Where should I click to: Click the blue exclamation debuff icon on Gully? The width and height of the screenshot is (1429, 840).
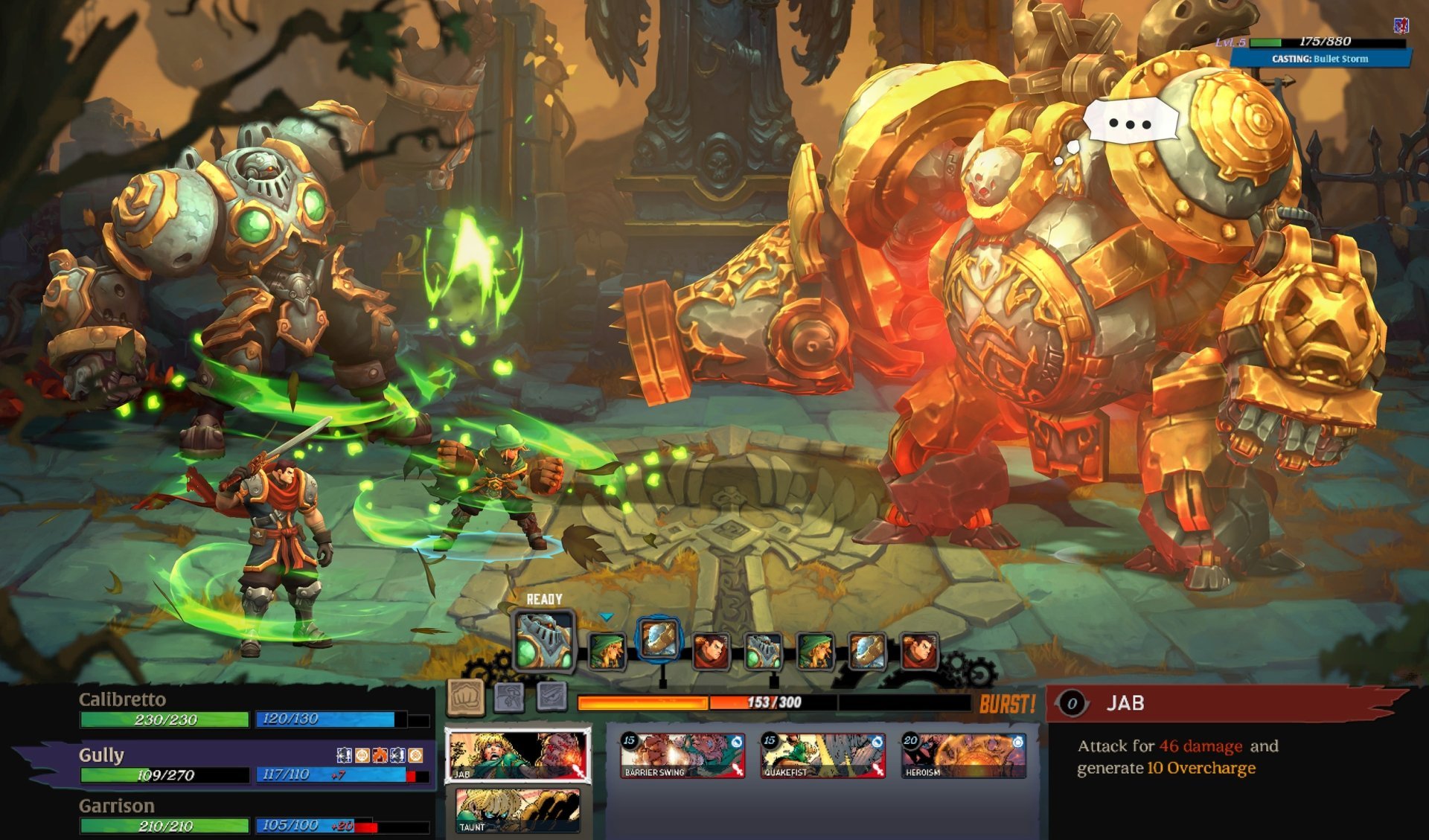[x=345, y=754]
